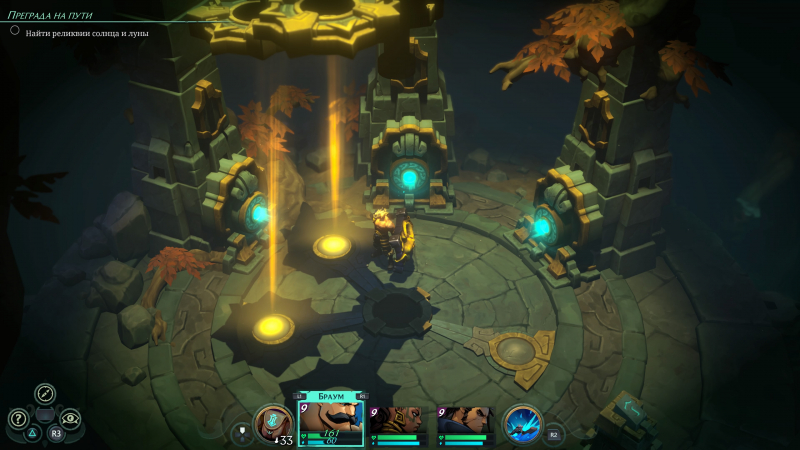800x450 pixels.
Task: Click the compass icon in the corner wheel
Action: (x=45, y=393)
